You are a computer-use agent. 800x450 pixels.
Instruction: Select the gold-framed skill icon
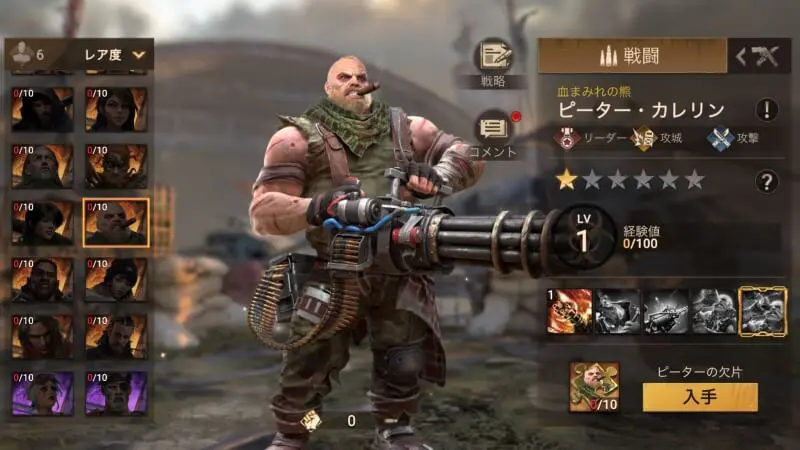click(x=762, y=310)
